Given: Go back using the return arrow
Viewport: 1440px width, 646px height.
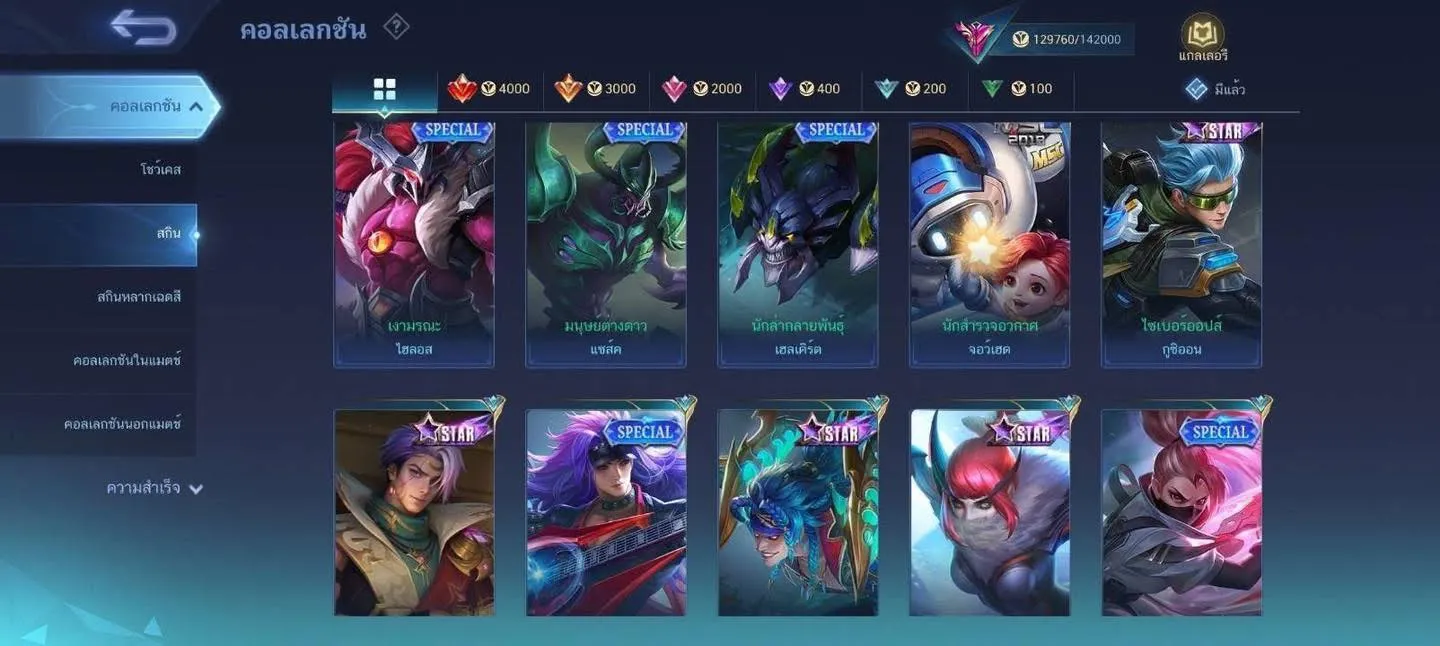Looking at the screenshot, I should (144, 27).
